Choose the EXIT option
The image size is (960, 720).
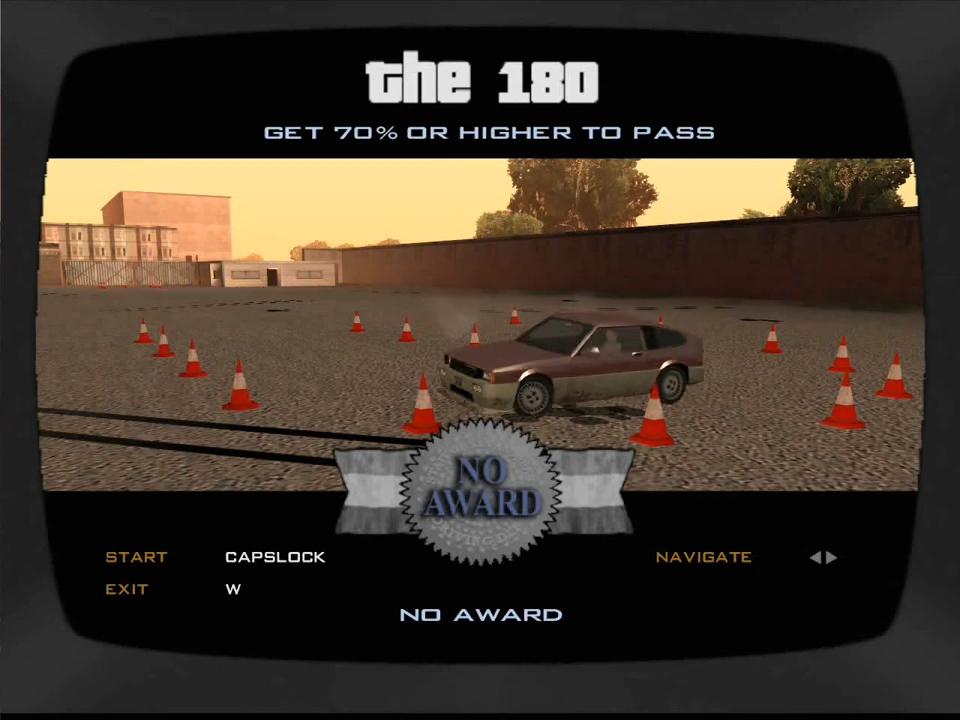[x=127, y=589]
